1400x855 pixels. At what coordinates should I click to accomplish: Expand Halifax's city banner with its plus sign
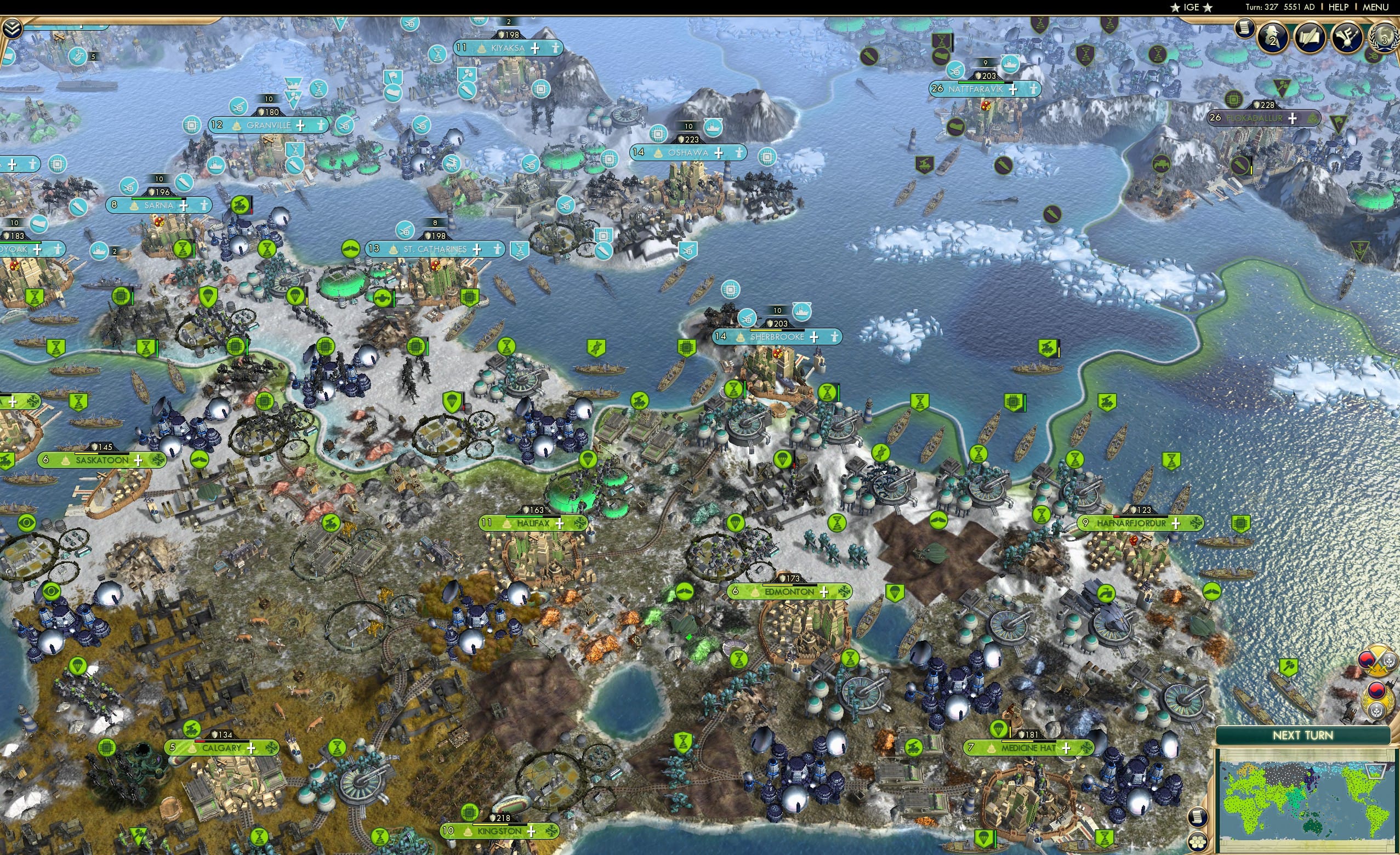coord(561,525)
